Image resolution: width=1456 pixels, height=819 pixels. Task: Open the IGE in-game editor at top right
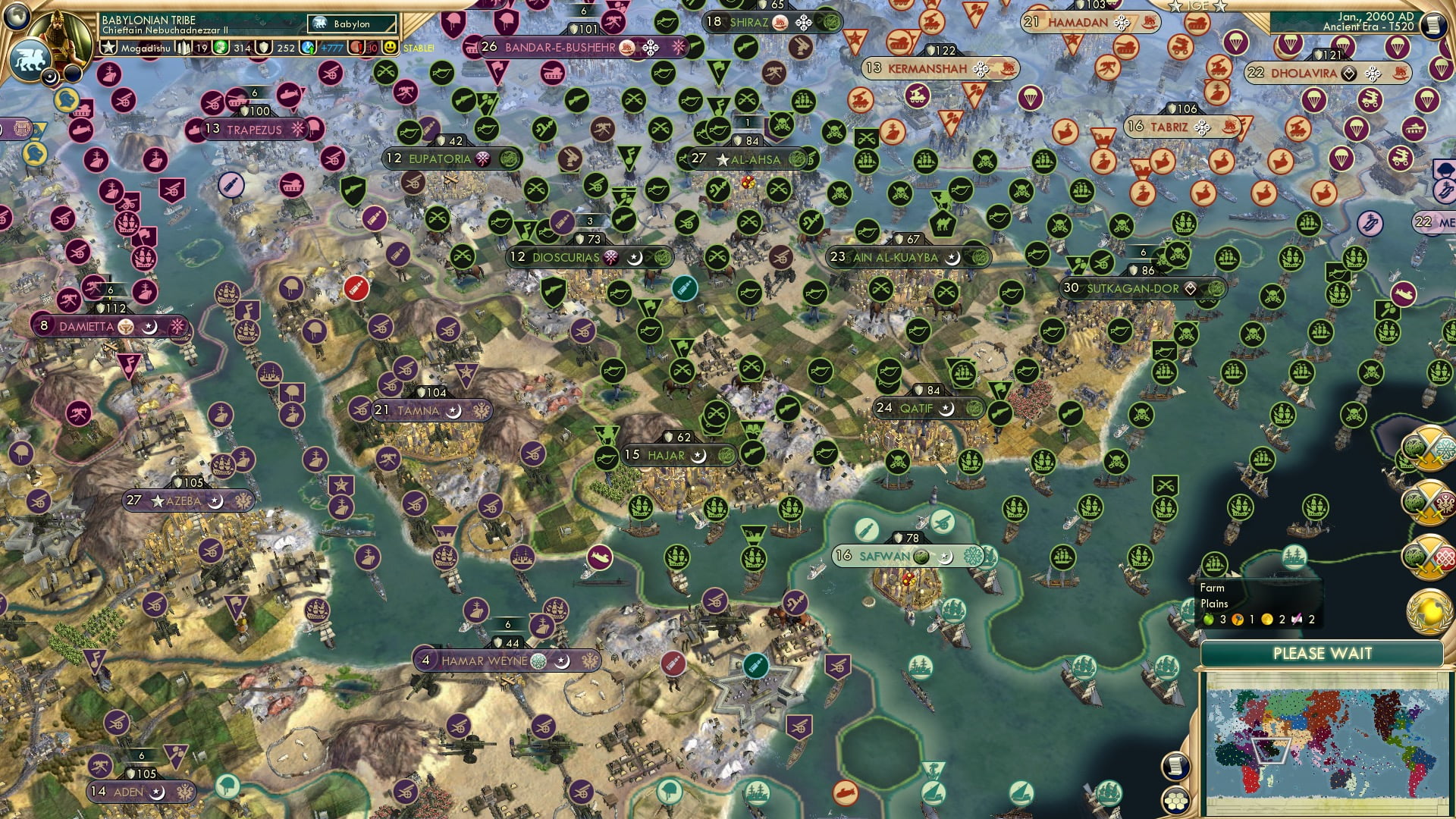point(1197,8)
